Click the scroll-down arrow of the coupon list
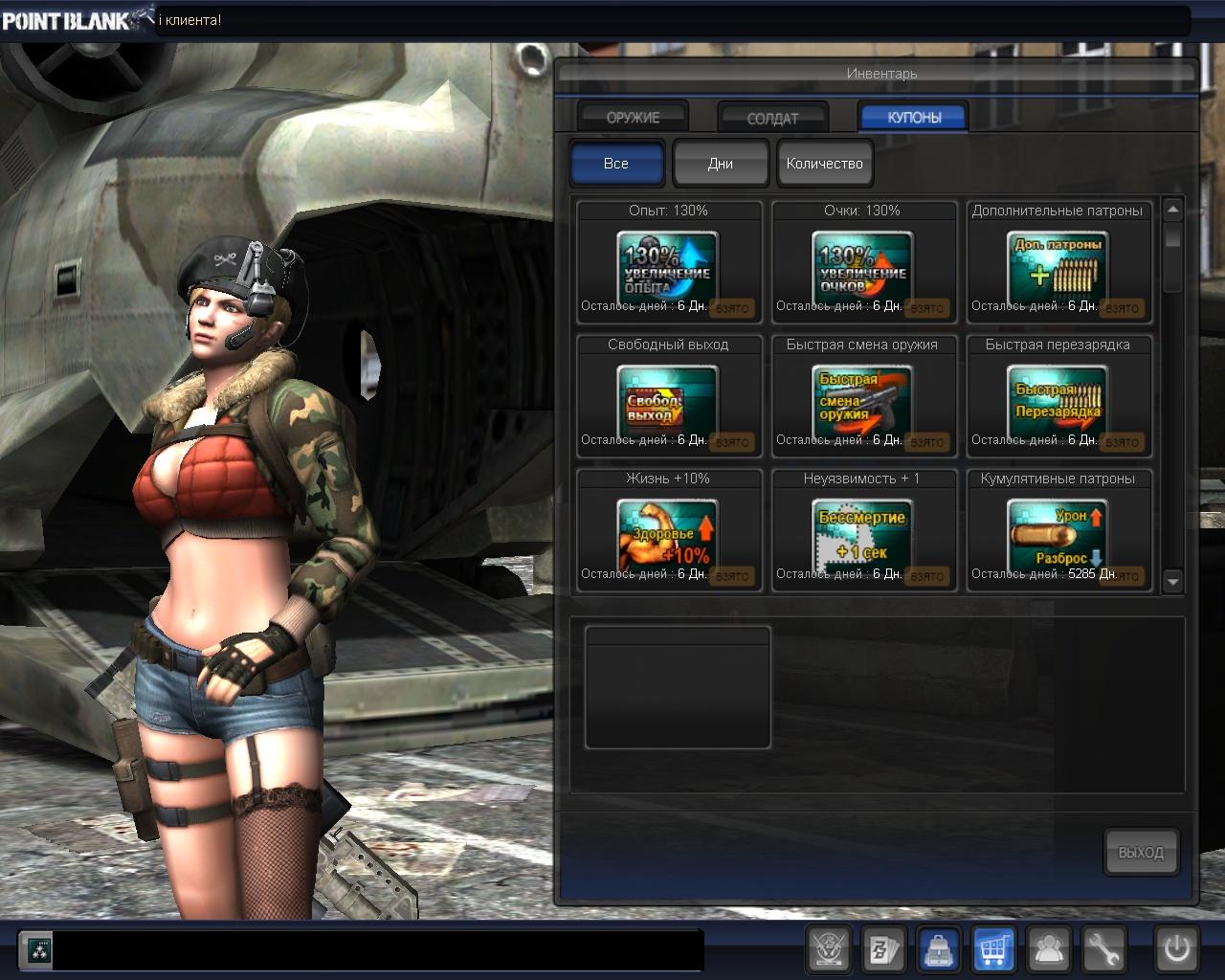 [x=1173, y=581]
